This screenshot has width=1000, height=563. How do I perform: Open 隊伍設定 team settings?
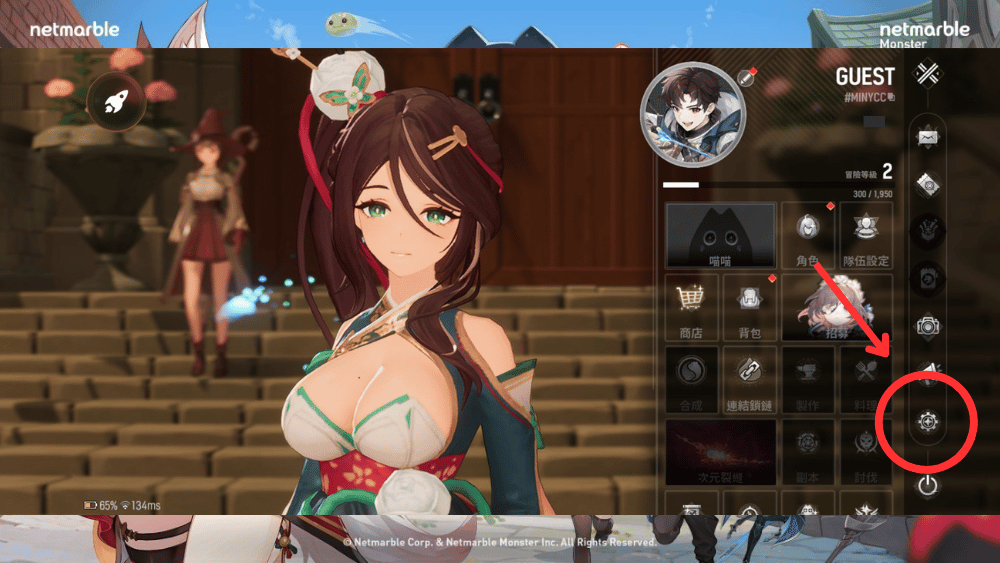[866, 236]
